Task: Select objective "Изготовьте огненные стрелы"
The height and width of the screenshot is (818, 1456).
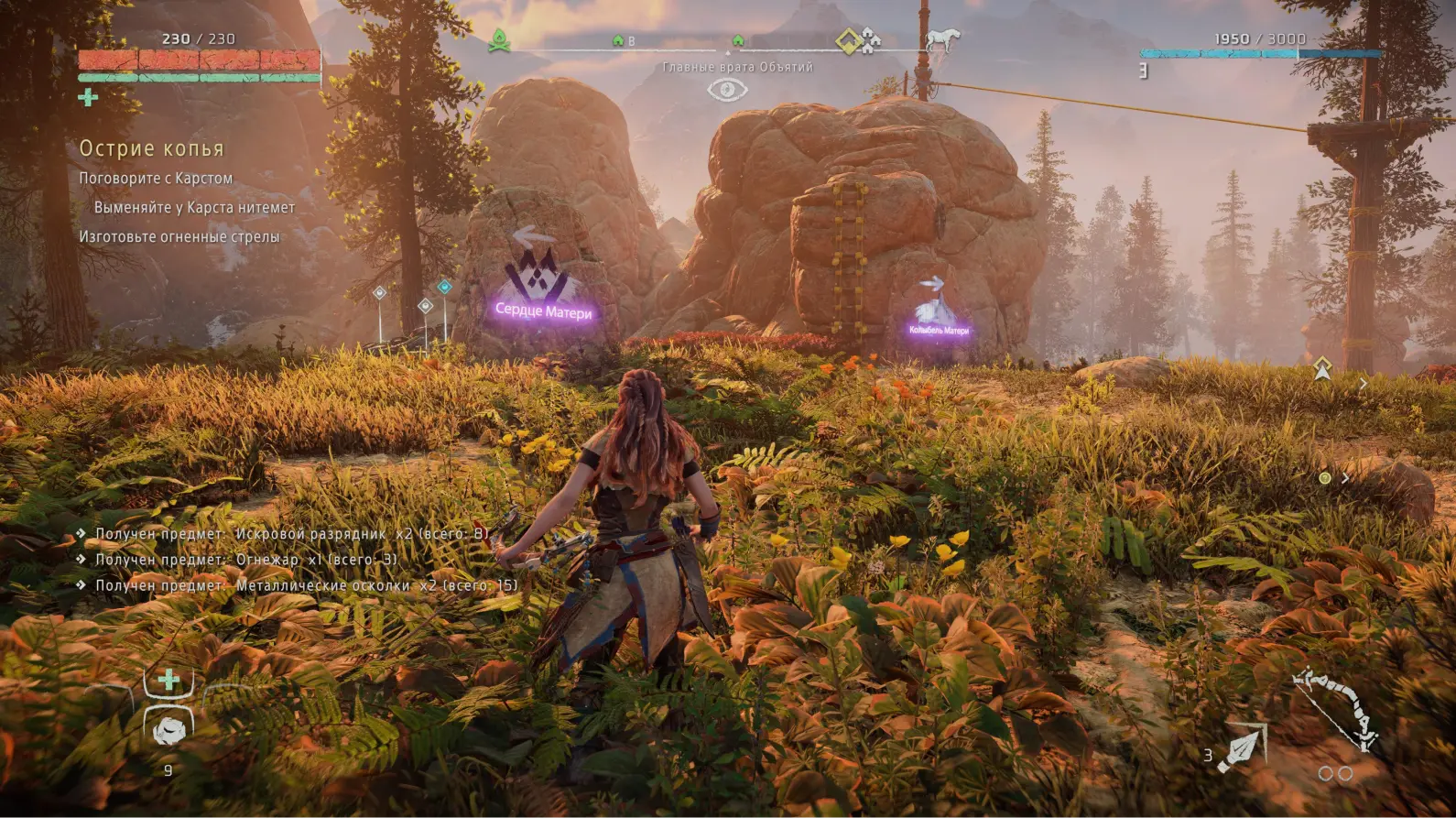Action: tap(179, 237)
